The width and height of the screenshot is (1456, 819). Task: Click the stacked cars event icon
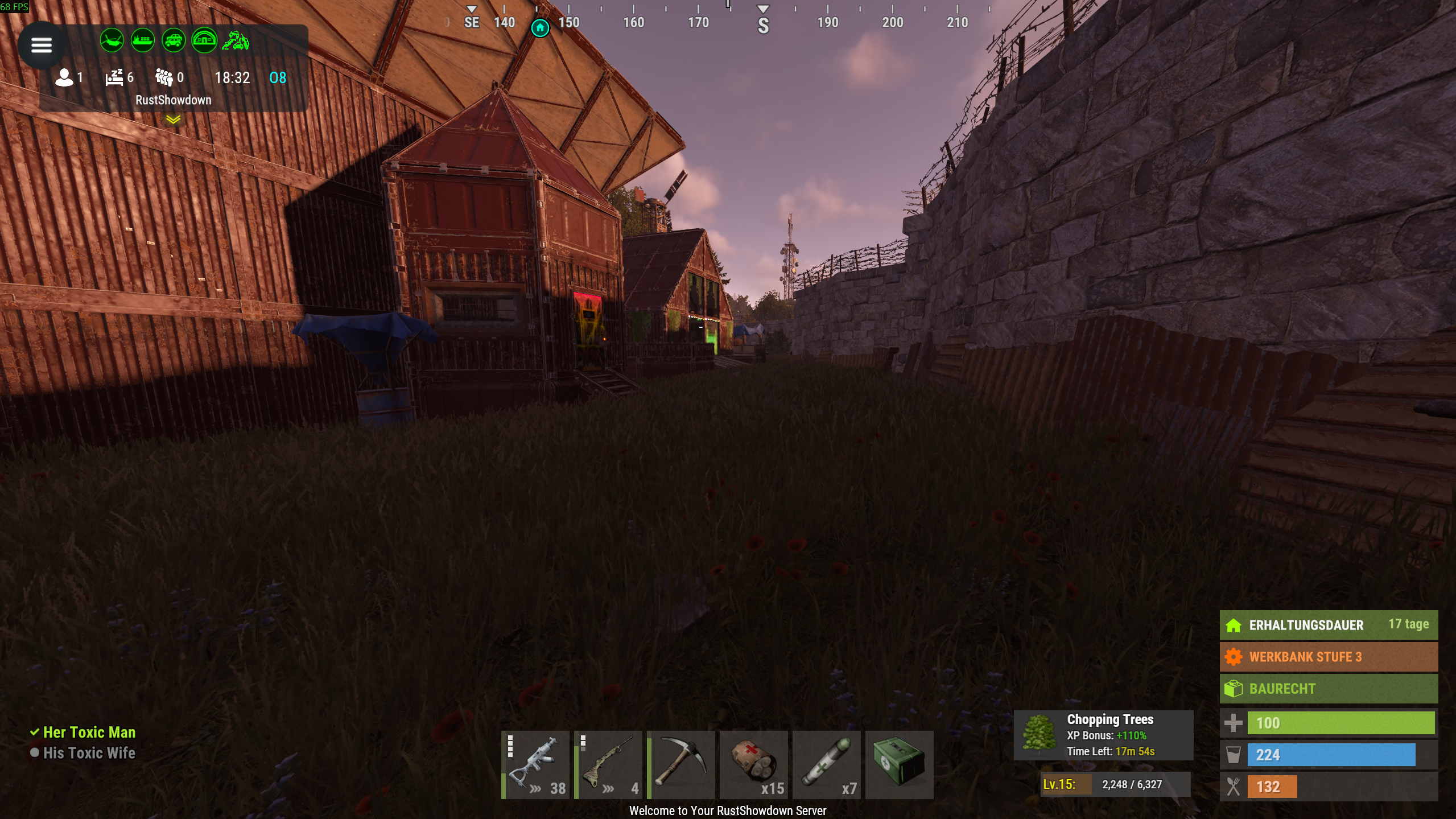173,40
